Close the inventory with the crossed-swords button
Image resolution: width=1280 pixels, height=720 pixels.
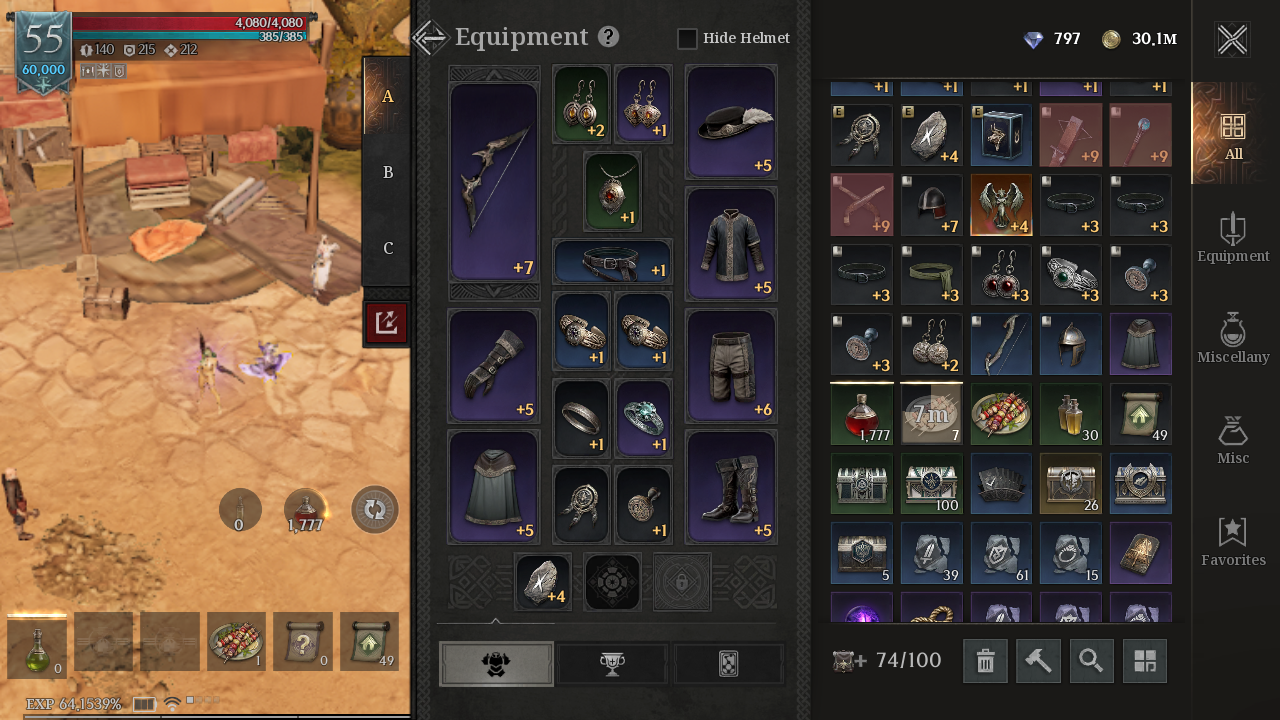[1232, 40]
